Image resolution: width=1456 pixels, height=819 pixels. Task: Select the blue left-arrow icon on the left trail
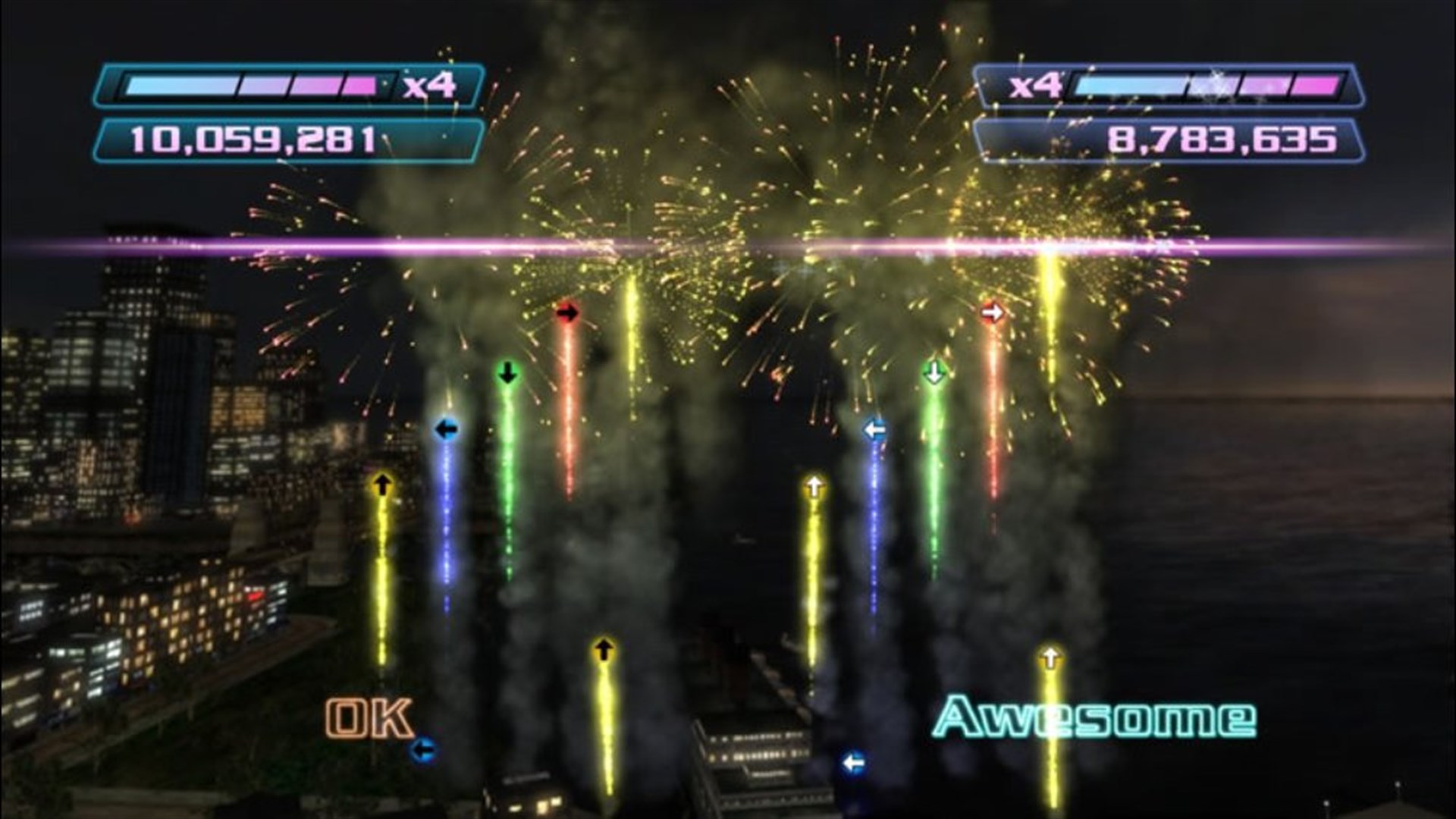tap(446, 427)
